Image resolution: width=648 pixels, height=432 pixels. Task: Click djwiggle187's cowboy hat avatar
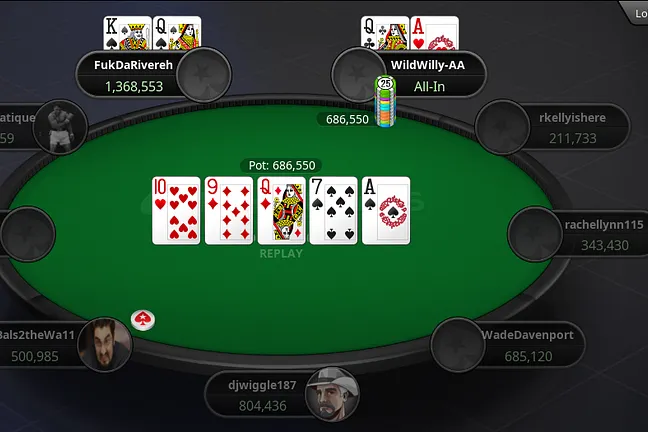coord(331,394)
